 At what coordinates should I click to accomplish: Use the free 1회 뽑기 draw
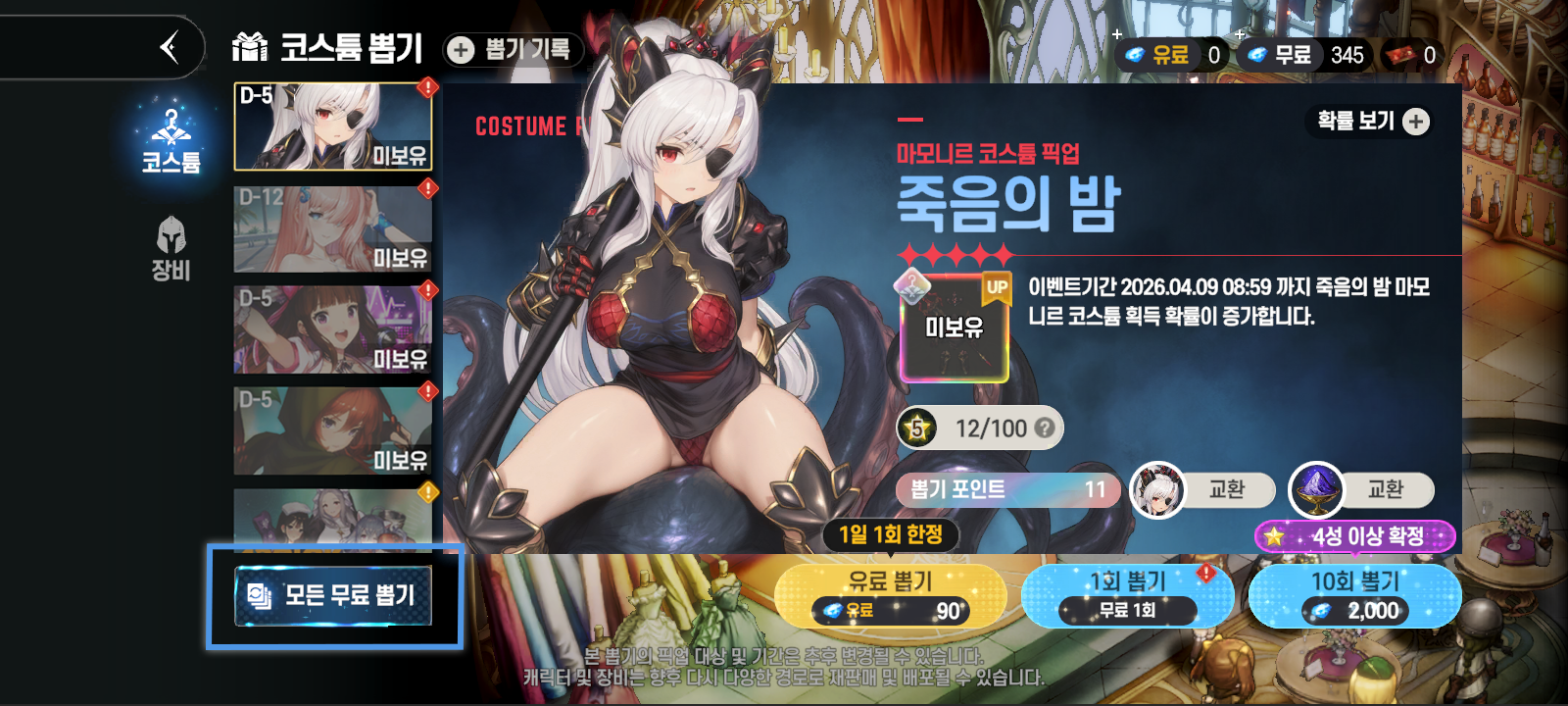coord(1127,595)
